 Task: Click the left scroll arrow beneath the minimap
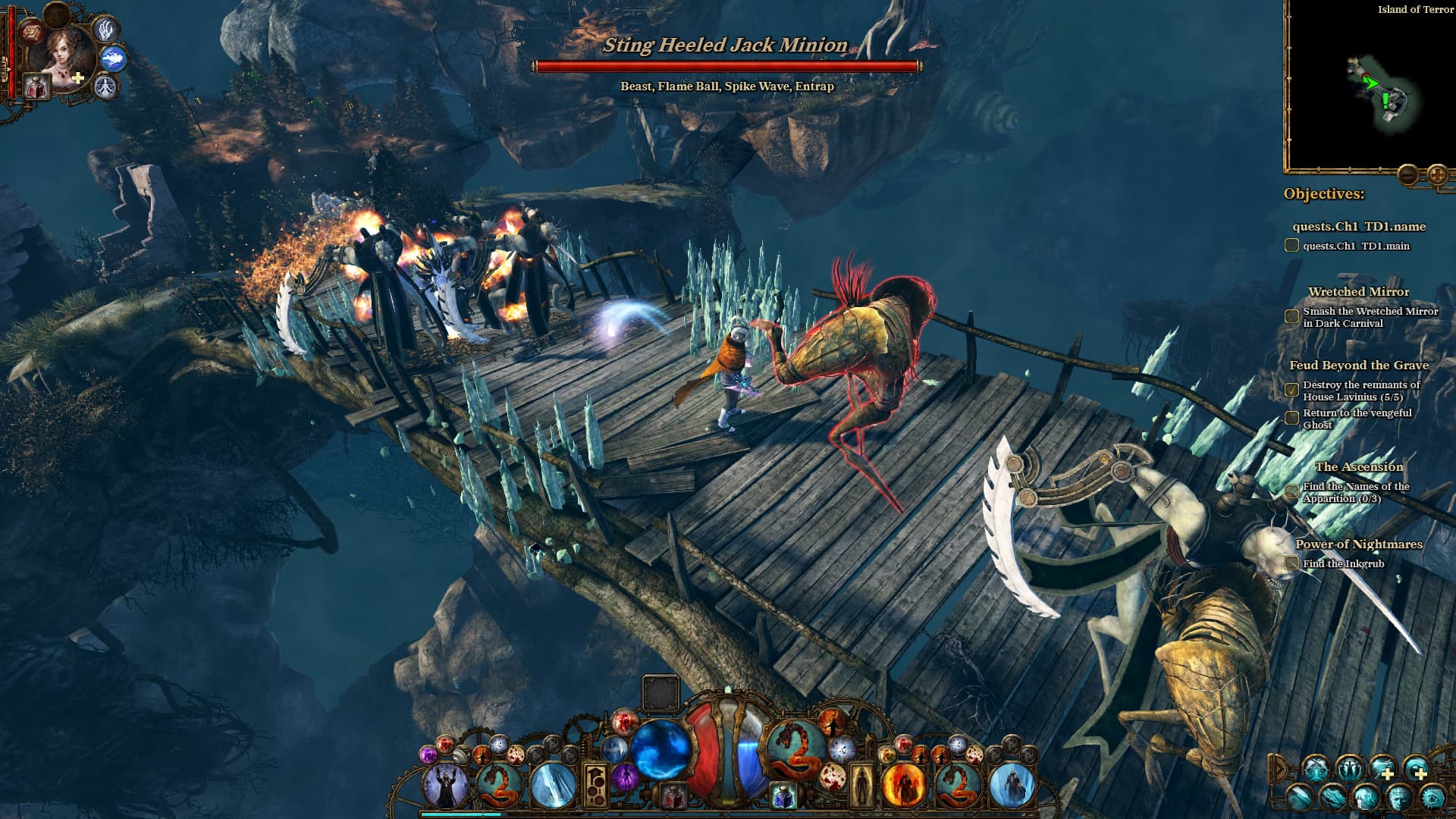[1408, 174]
